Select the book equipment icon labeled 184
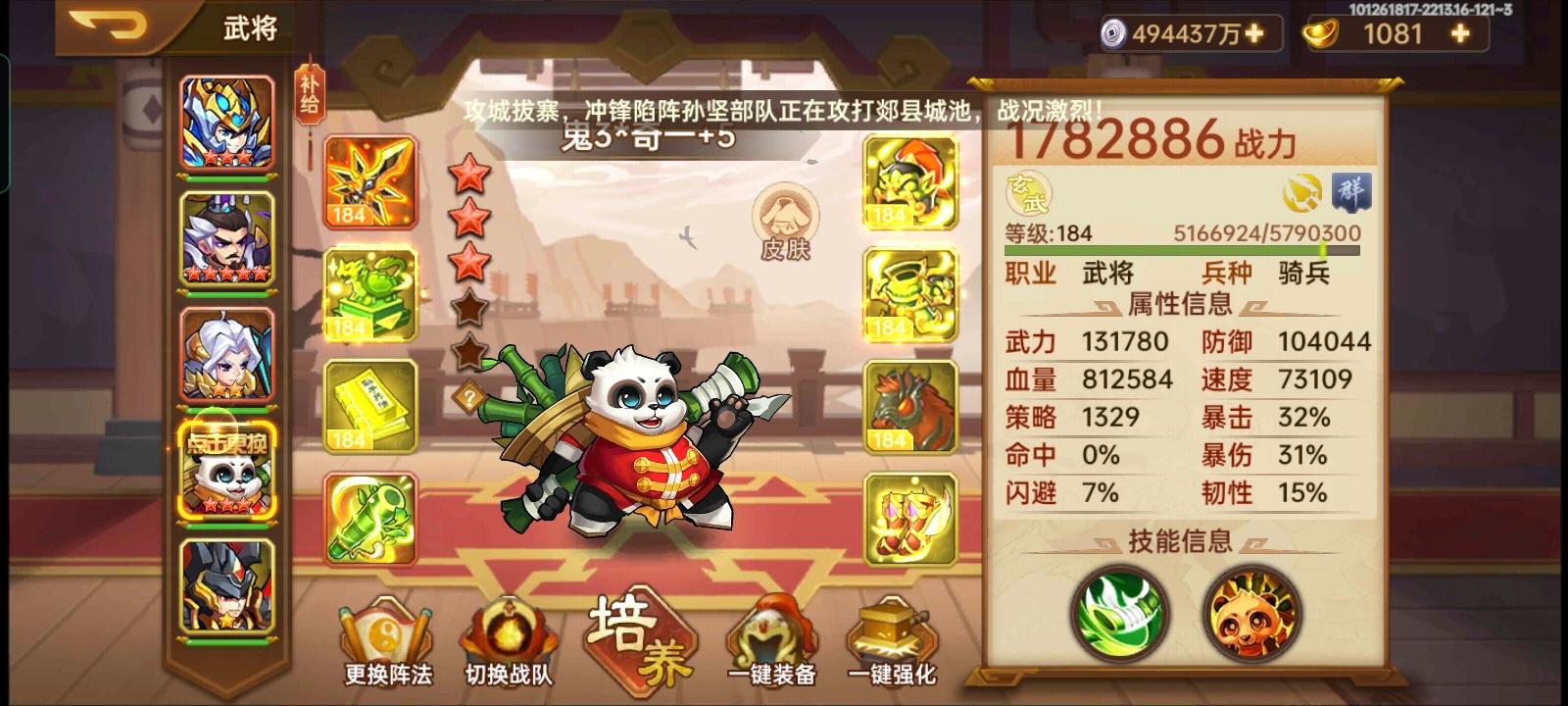This screenshot has height=706, width=1568. (x=367, y=404)
